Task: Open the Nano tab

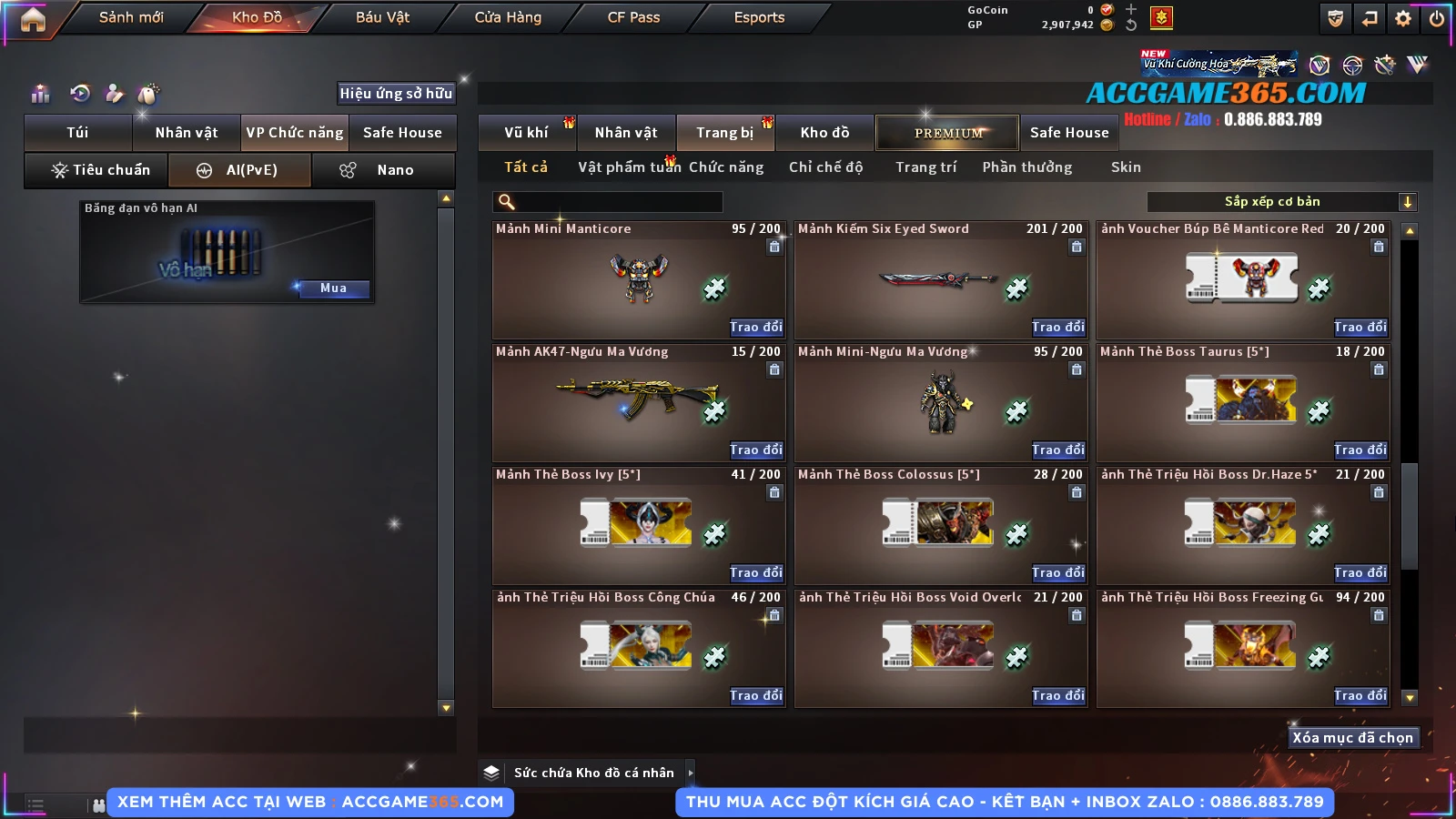Action: pyautogui.click(x=383, y=170)
